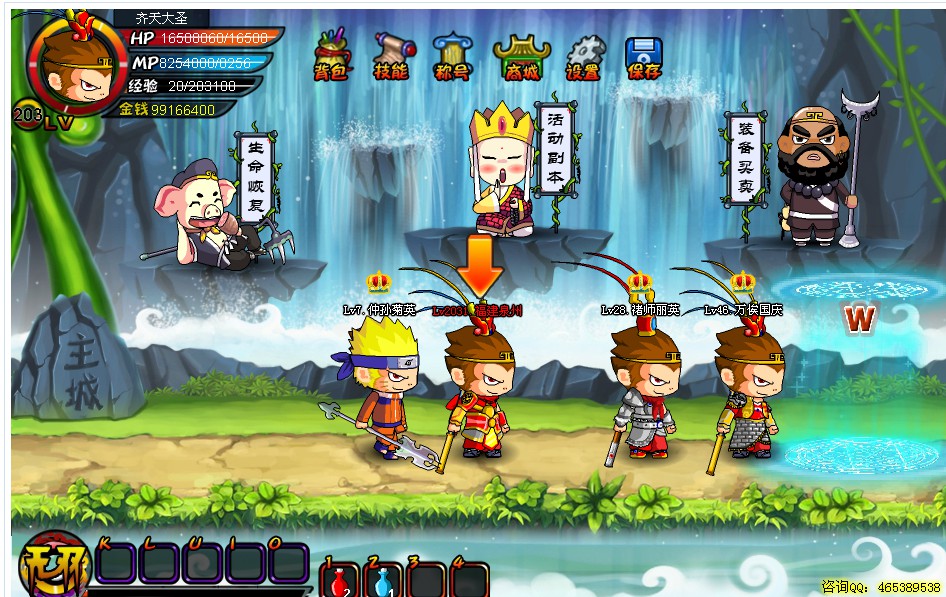946x597 pixels.
Task: Use the red health potion in slot 1
Action: click(x=341, y=581)
